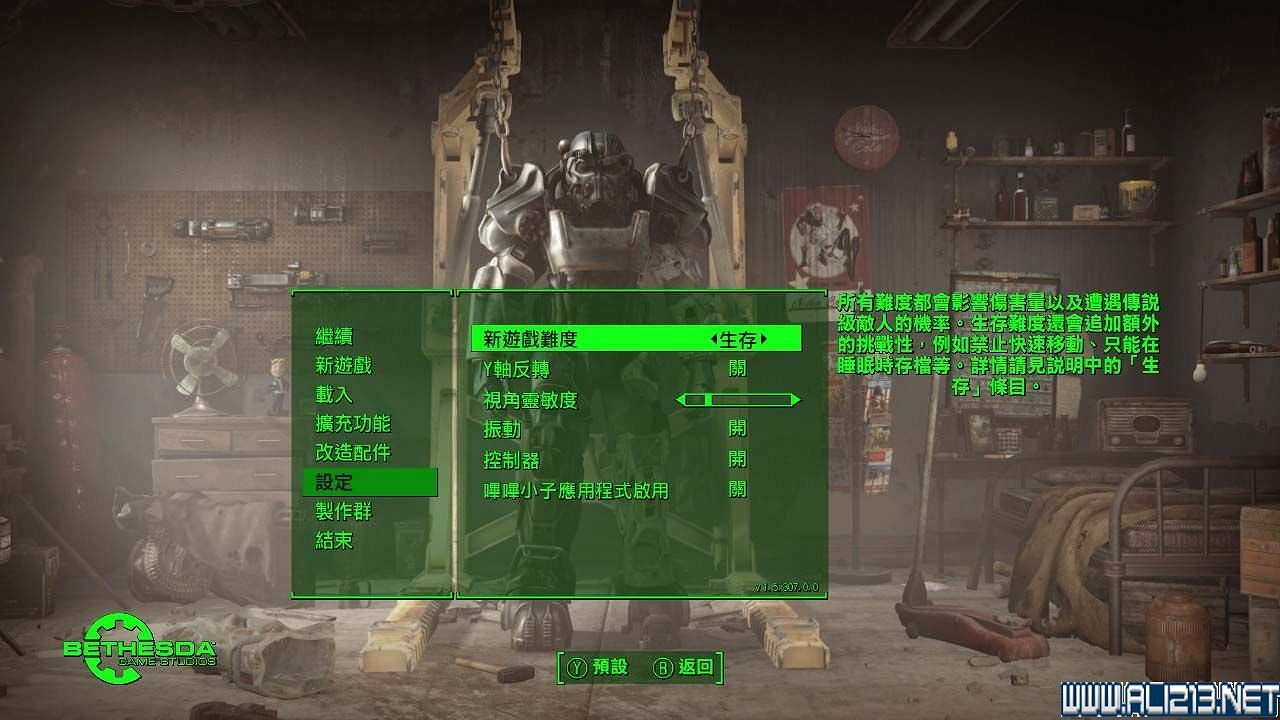The height and width of the screenshot is (720, 1280).
Task: Toggle 控制器 controller setting
Action: tap(738, 460)
